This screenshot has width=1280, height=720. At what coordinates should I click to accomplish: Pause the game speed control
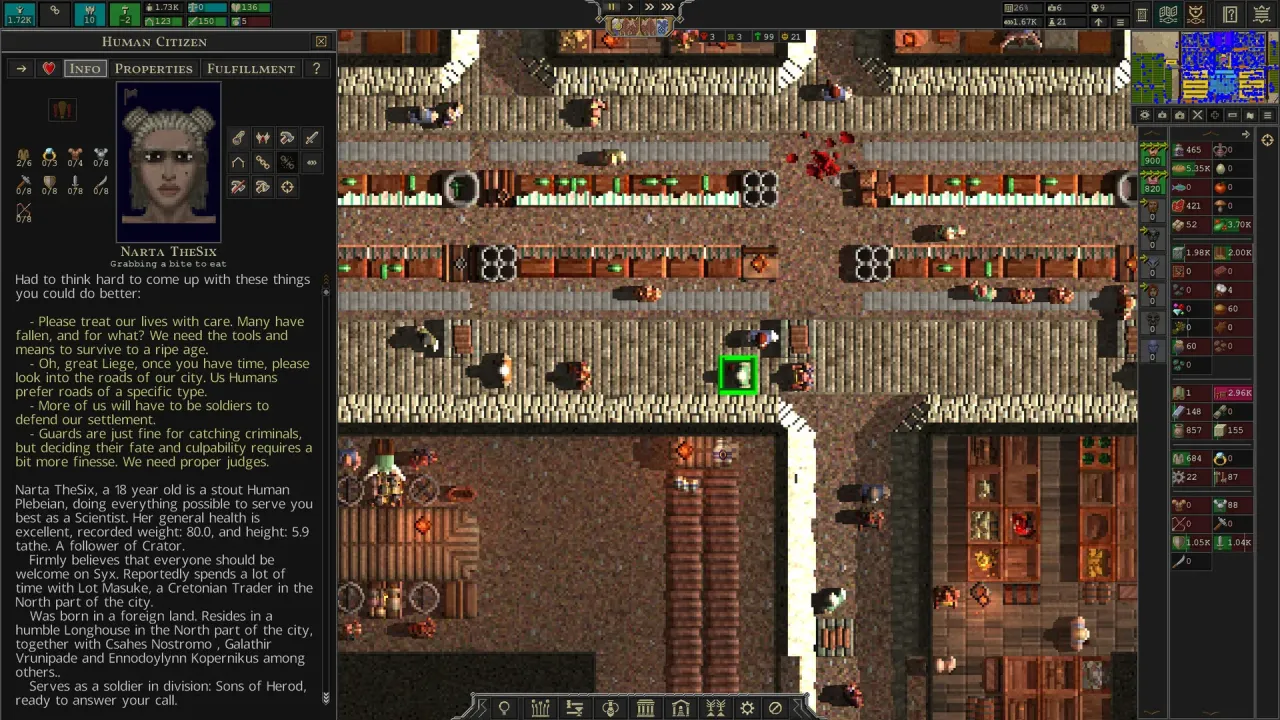click(x=611, y=7)
